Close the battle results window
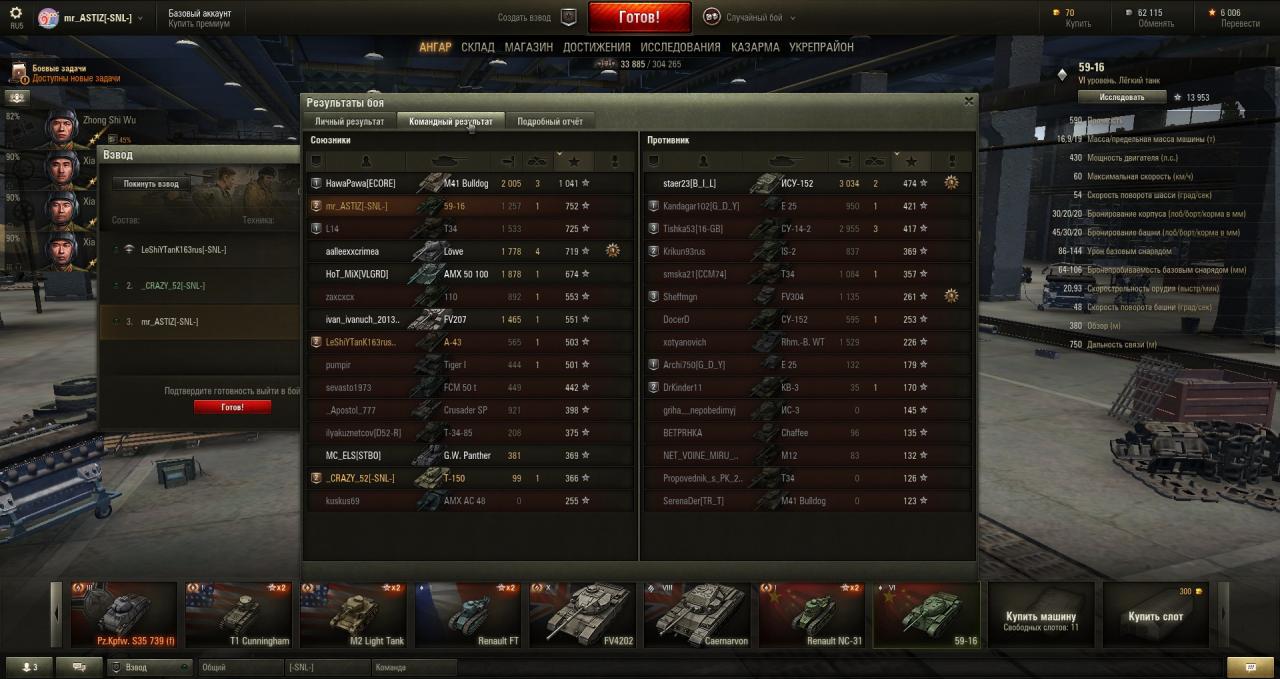This screenshot has width=1280, height=679. pos(968,101)
